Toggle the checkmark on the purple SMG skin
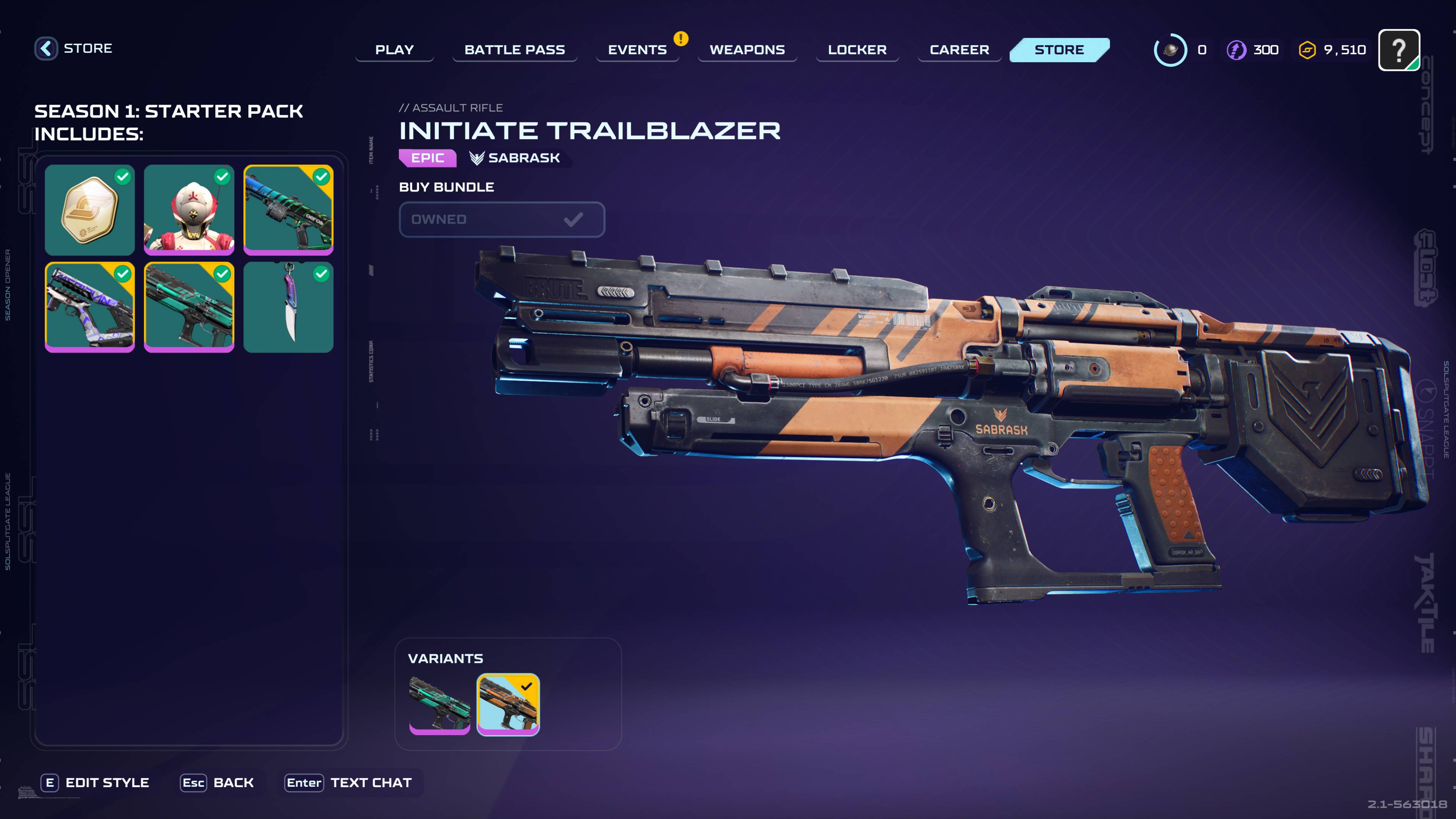 [x=121, y=275]
